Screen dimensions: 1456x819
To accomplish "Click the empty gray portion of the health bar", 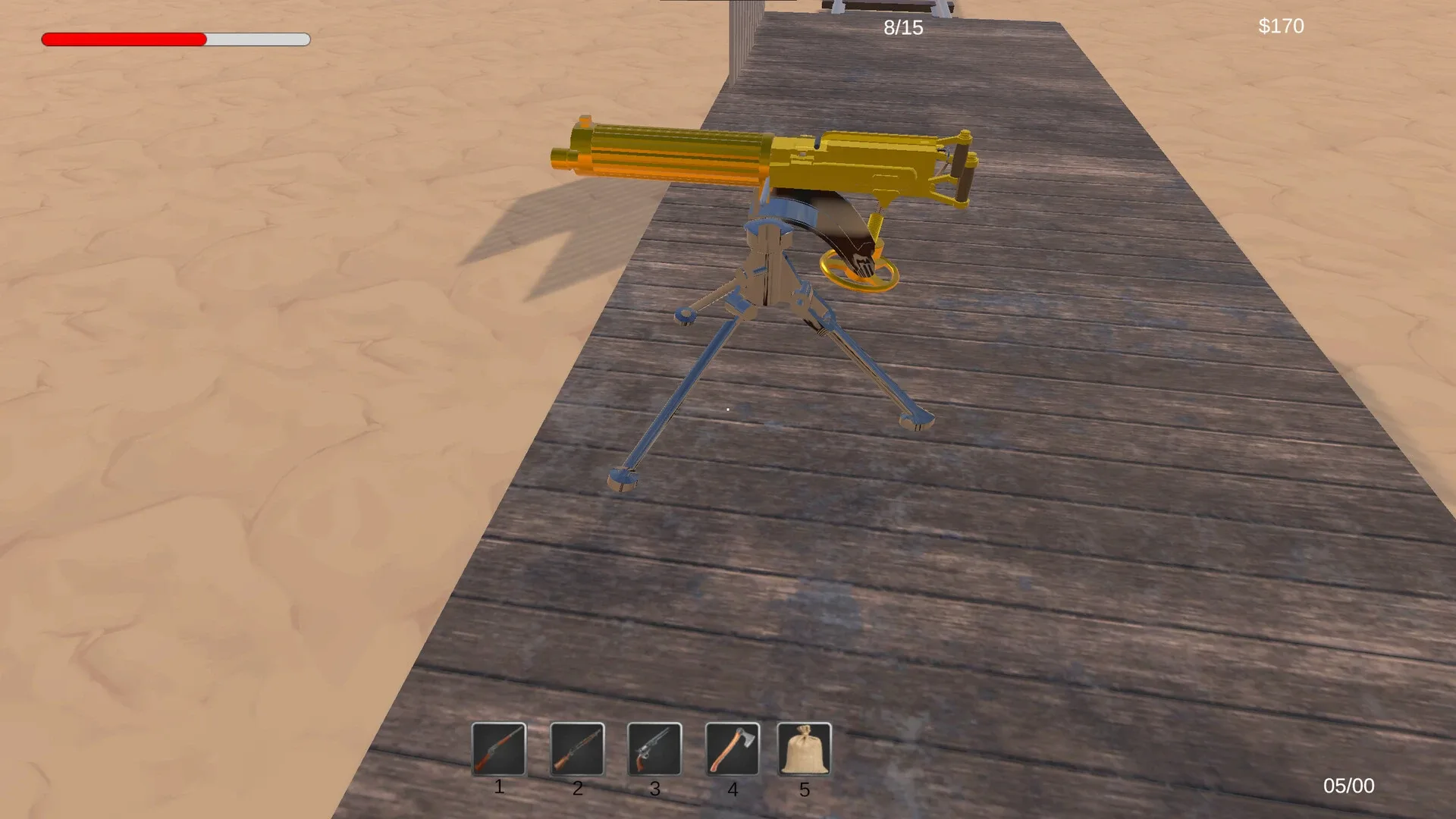I will pyautogui.click(x=258, y=38).
